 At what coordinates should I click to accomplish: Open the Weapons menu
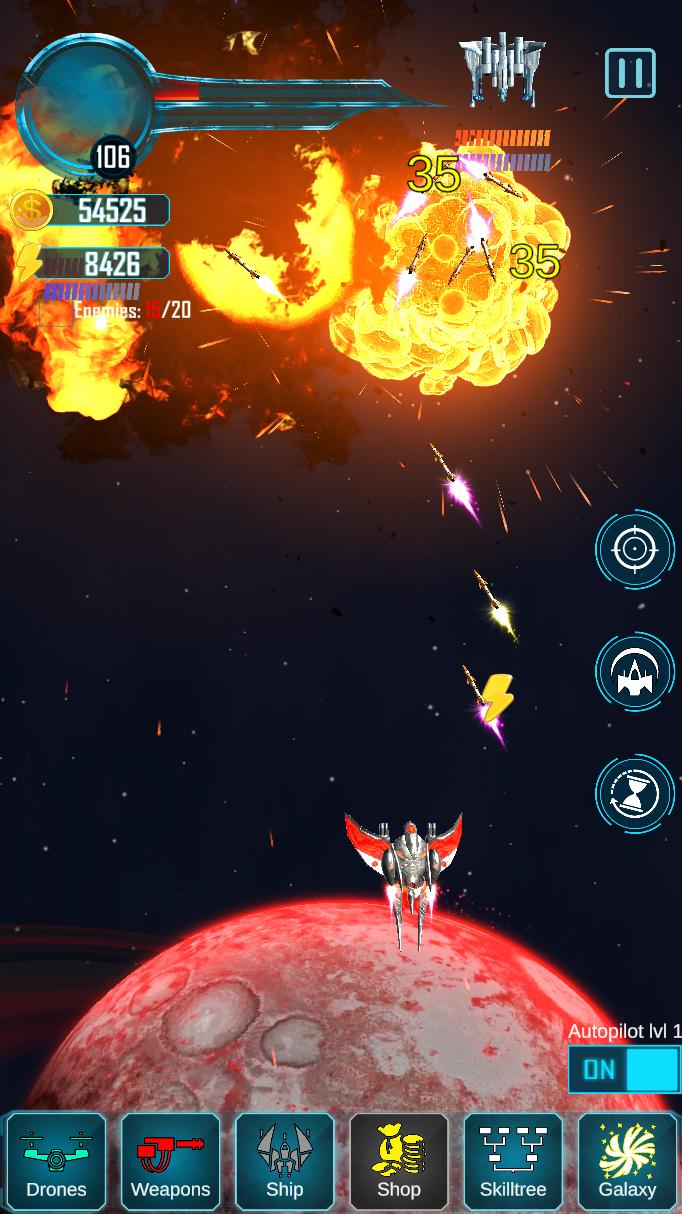pos(170,1161)
